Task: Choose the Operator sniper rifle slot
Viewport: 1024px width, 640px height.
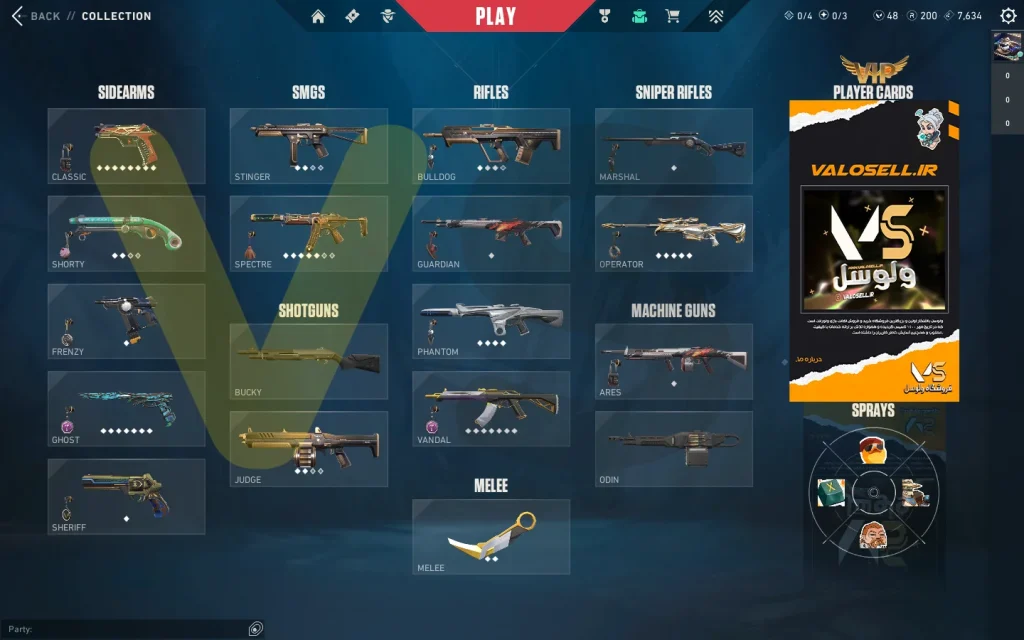Action: pyautogui.click(x=674, y=233)
